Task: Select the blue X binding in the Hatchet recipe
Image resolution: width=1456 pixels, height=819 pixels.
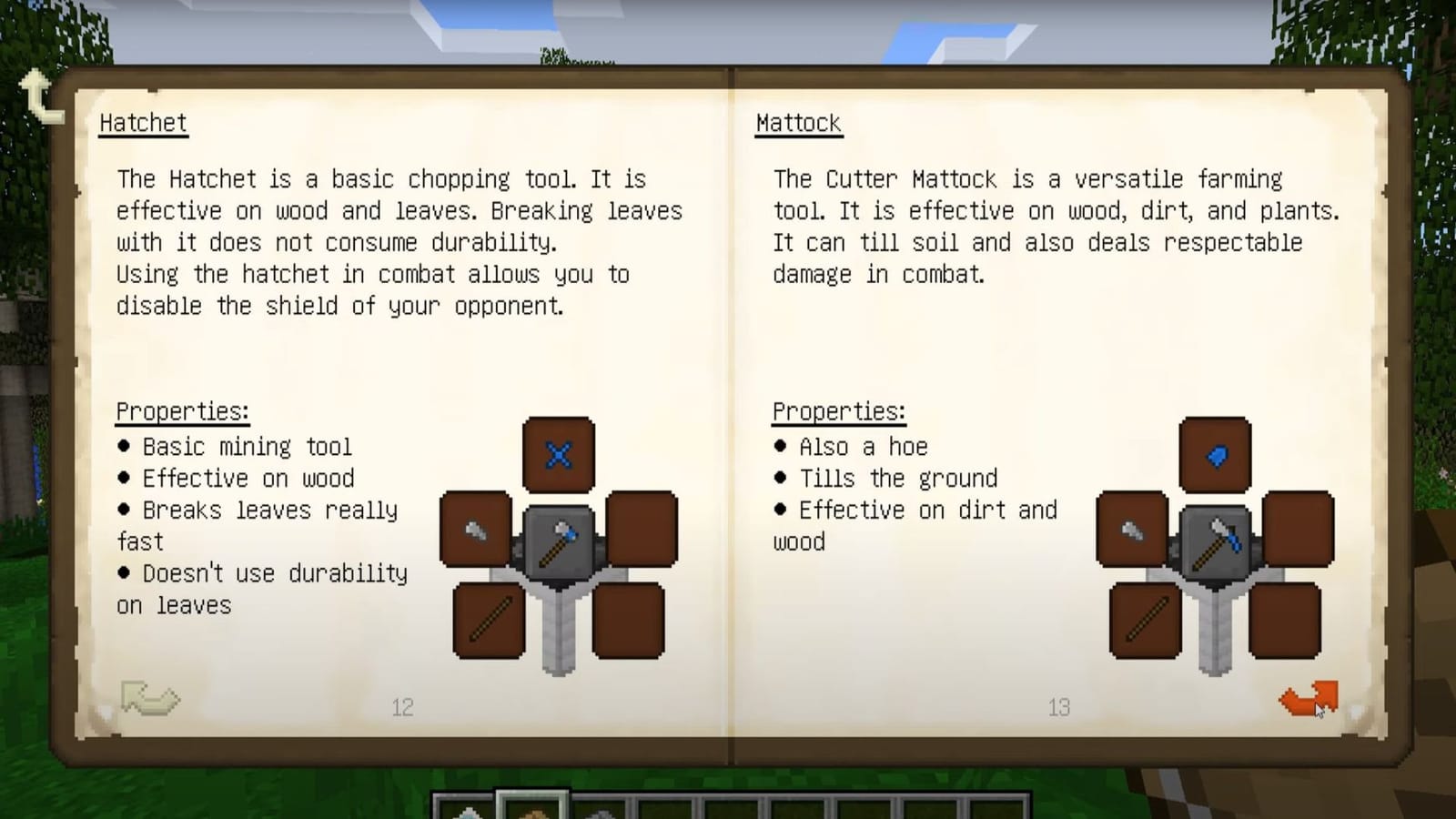Action: [559, 455]
